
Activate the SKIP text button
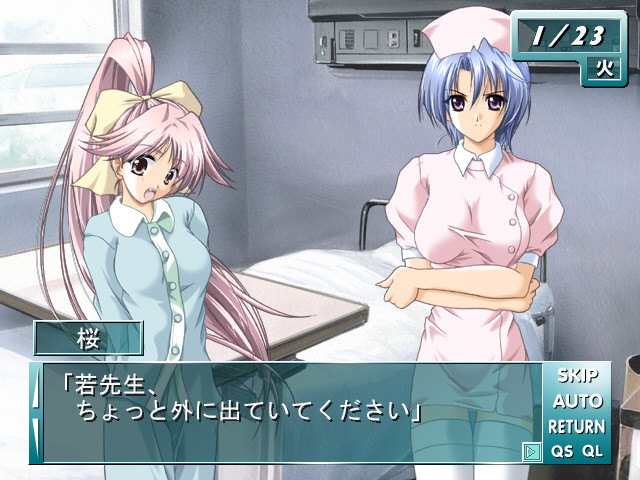pyautogui.click(x=577, y=376)
